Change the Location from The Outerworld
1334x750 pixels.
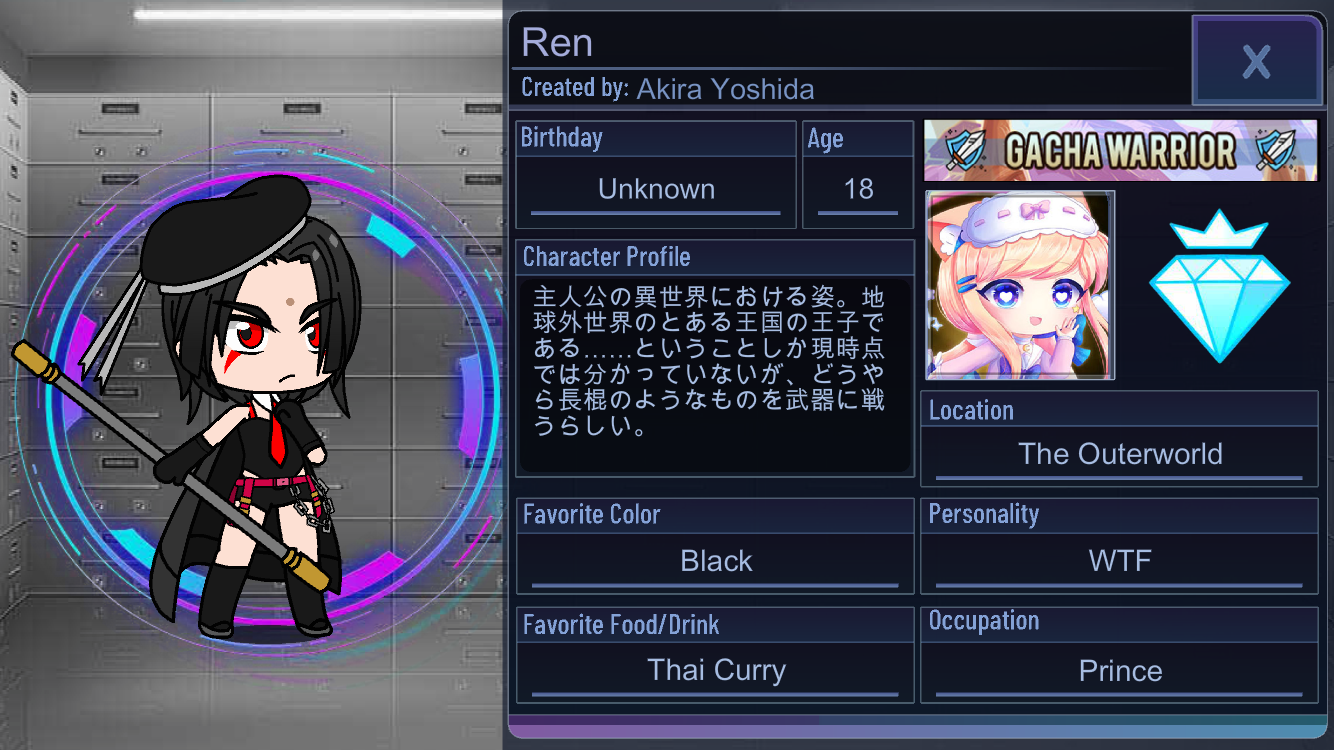(x=1120, y=454)
